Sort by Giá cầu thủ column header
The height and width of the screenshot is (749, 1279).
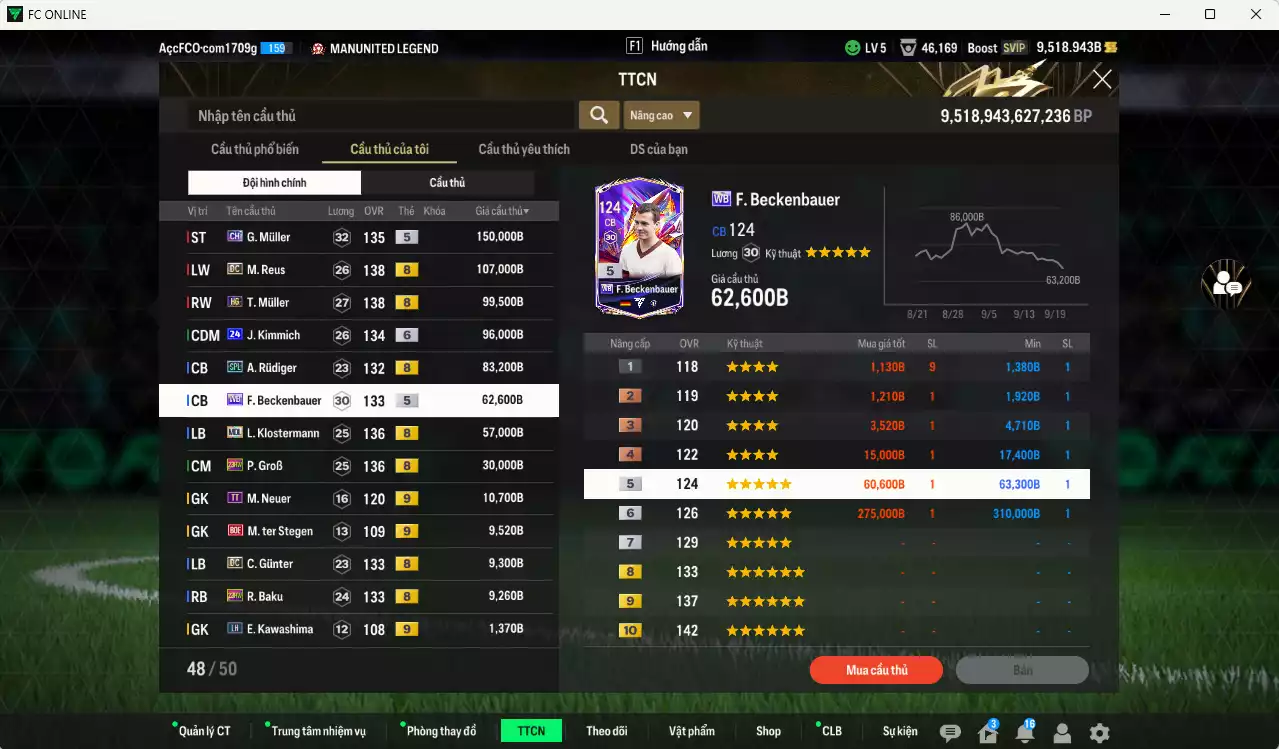click(x=502, y=211)
